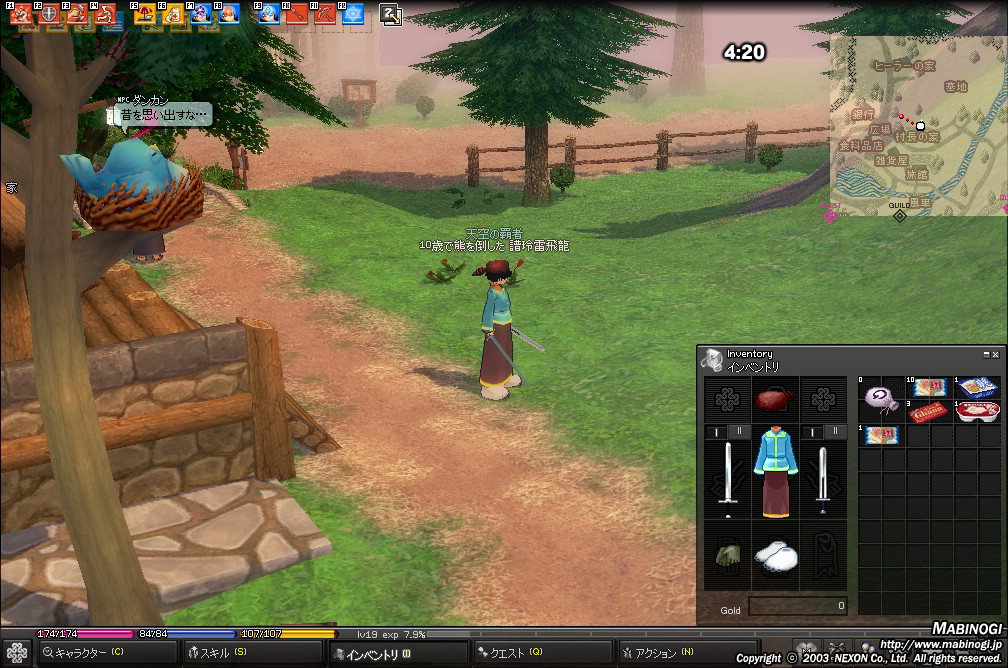Open the main menu knot button

pyautogui.click(x=16, y=653)
